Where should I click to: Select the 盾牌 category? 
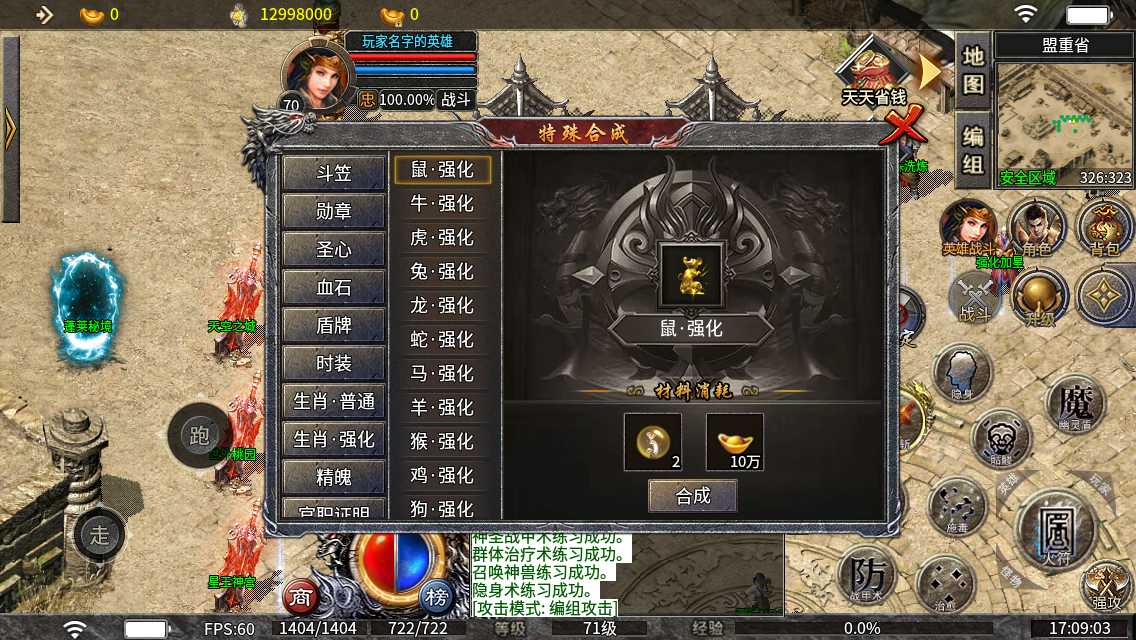coord(334,325)
